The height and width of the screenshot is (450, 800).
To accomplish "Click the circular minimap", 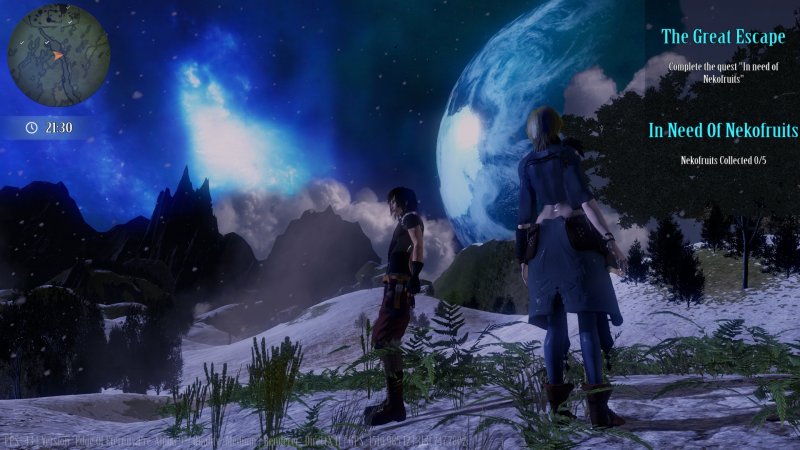I will [x=59, y=55].
